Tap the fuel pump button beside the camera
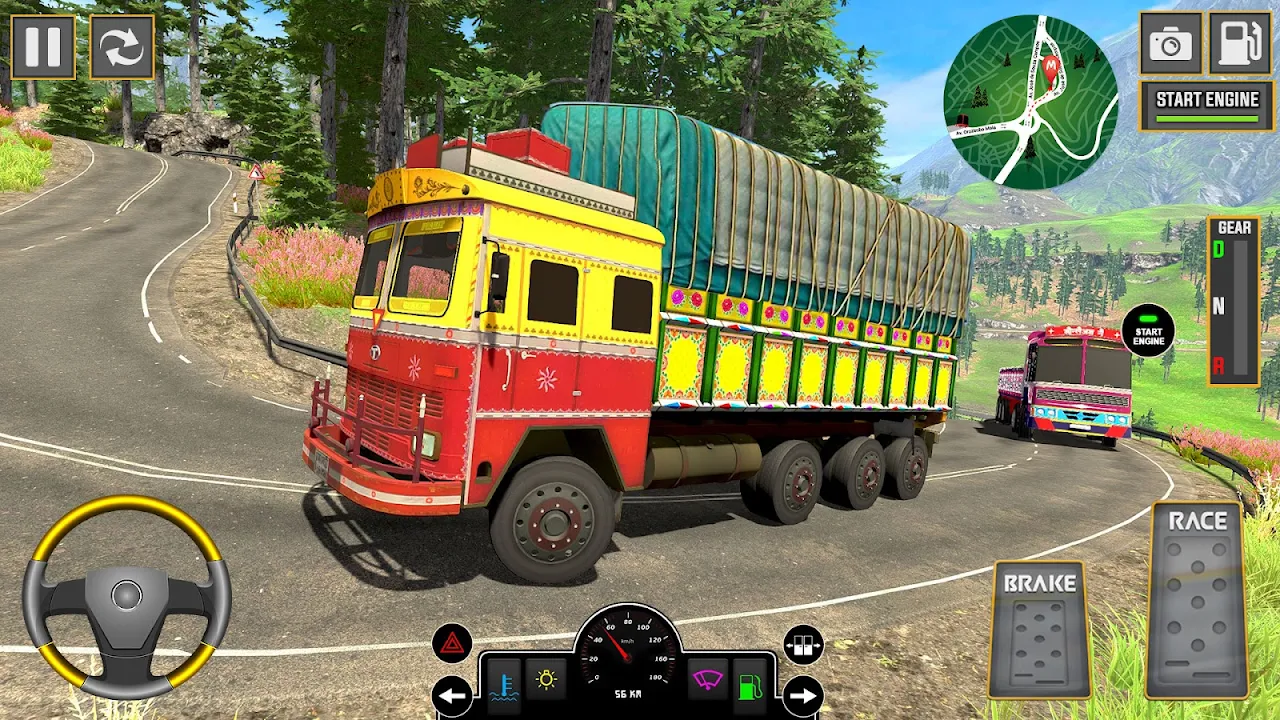Screen dimensions: 1280x720 tap(1240, 43)
